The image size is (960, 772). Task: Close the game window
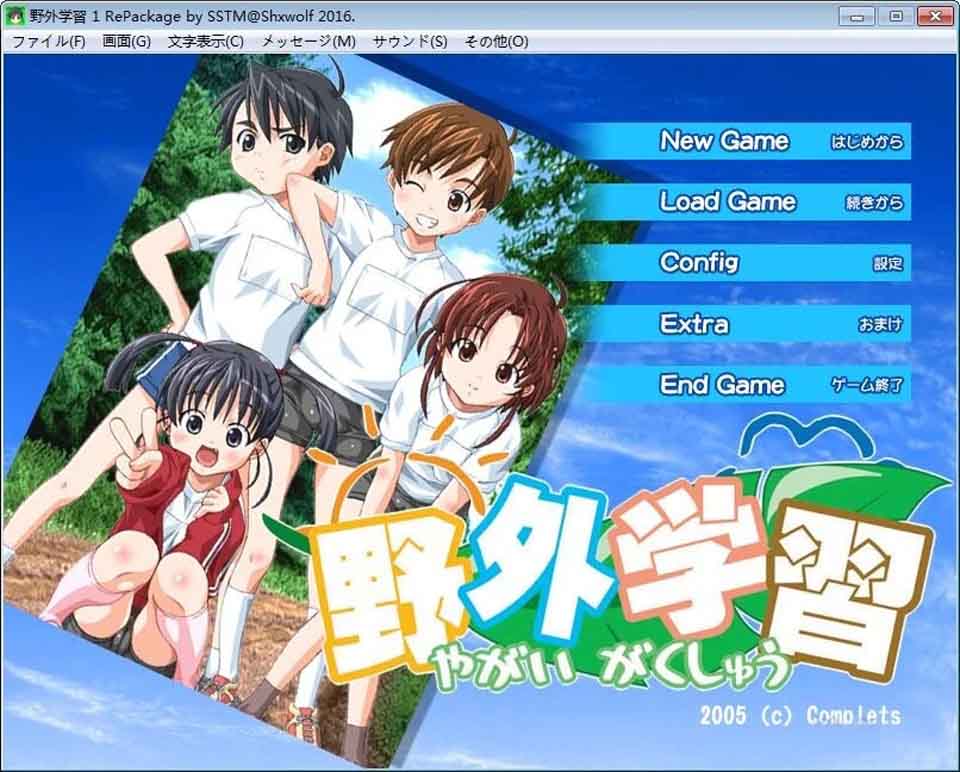pos(934,16)
